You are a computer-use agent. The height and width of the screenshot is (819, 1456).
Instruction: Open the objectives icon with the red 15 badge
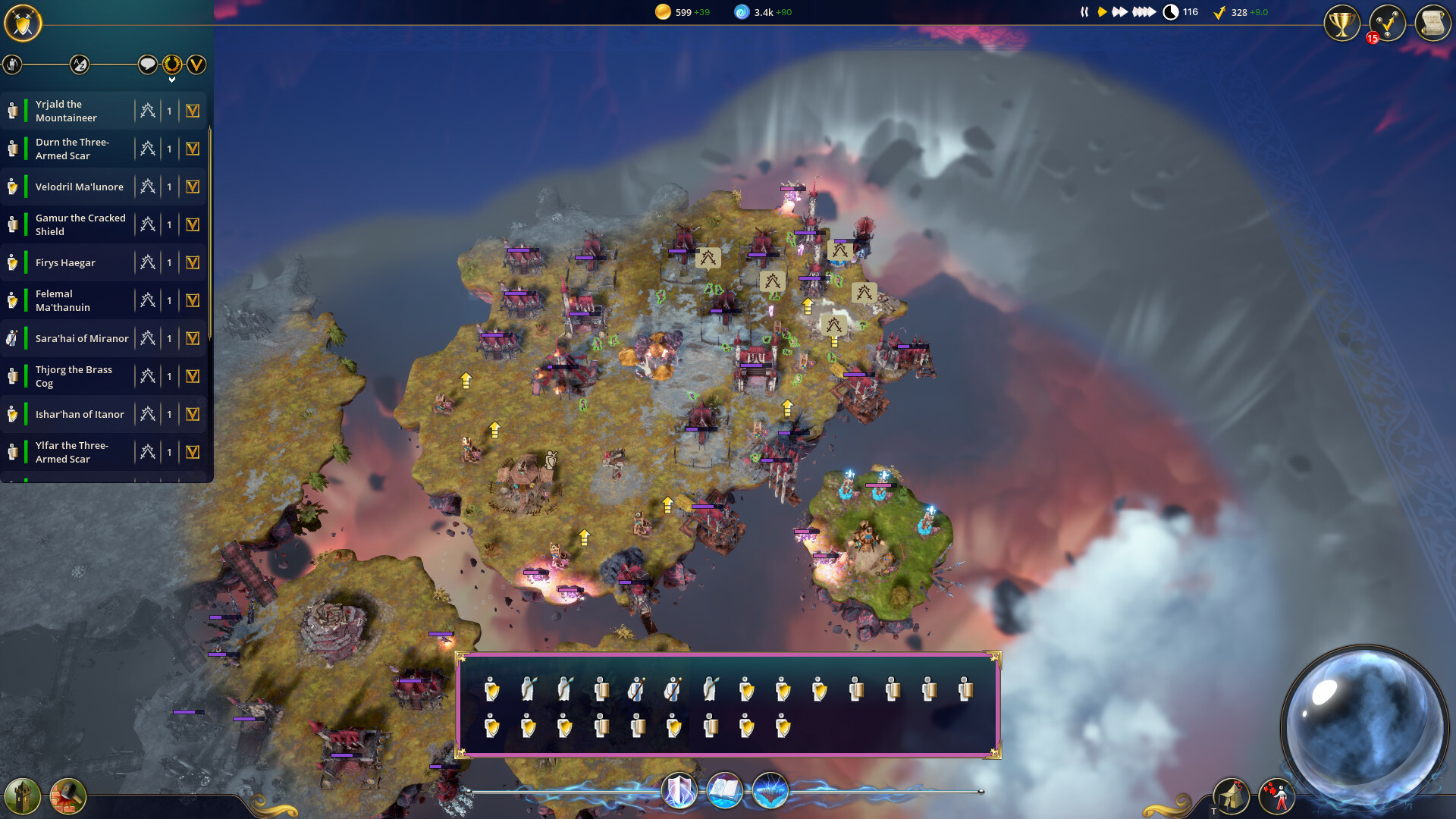1386,24
